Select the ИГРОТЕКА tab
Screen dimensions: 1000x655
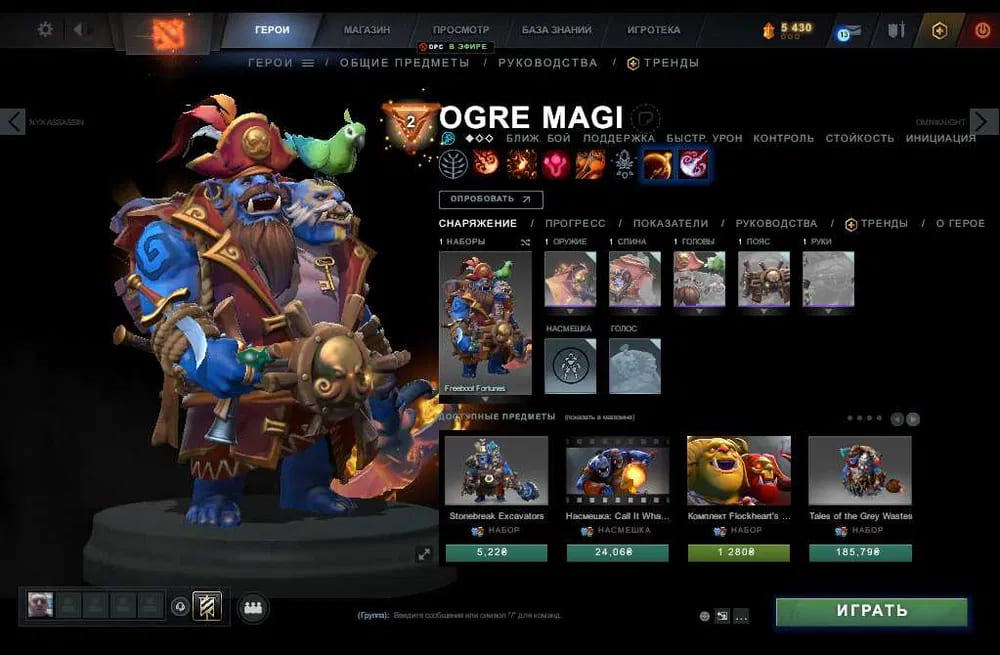(654, 30)
